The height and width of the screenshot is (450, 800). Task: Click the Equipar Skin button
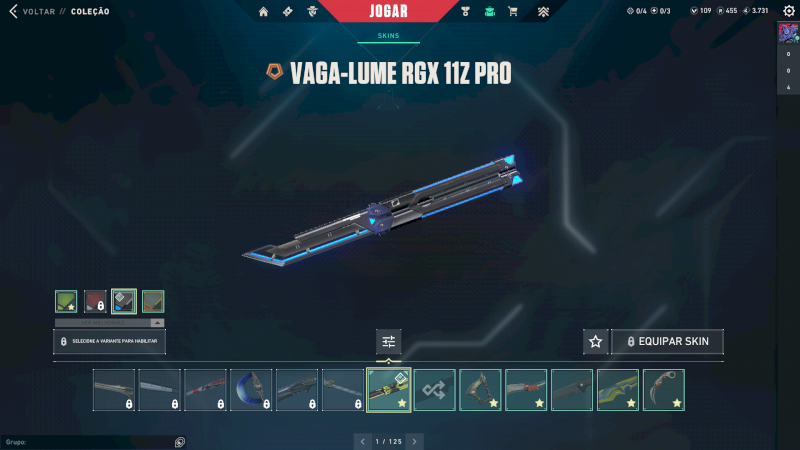coord(667,342)
